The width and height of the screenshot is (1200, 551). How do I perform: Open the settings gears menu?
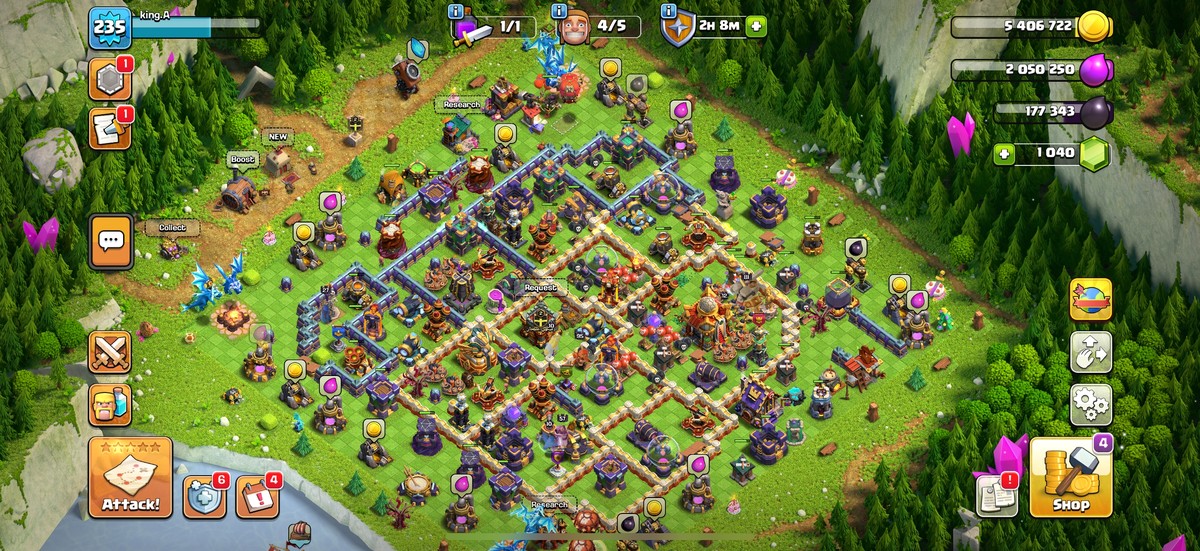[x=1090, y=405]
